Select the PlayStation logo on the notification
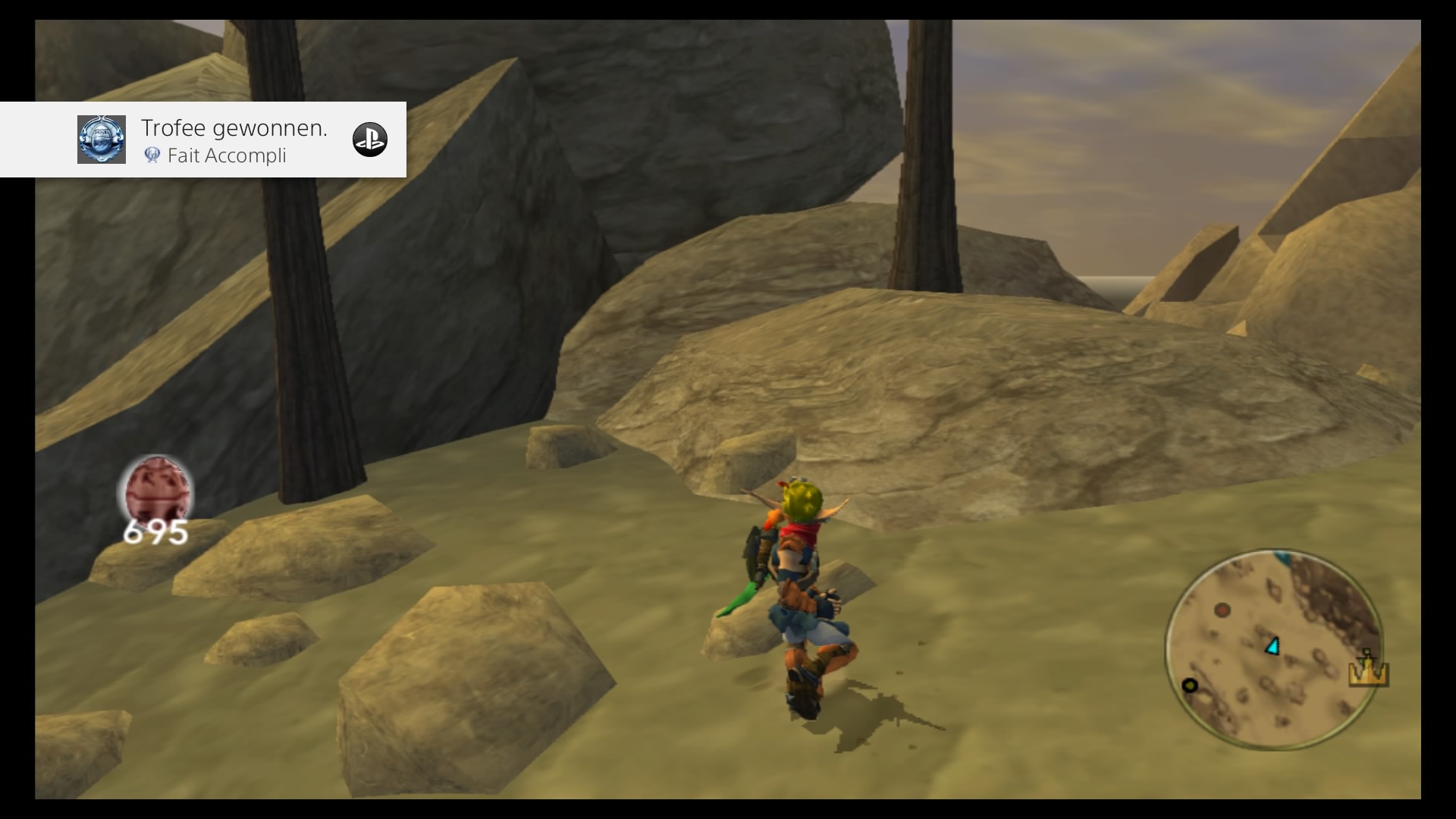This screenshot has width=1456, height=819. tap(371, 140)
